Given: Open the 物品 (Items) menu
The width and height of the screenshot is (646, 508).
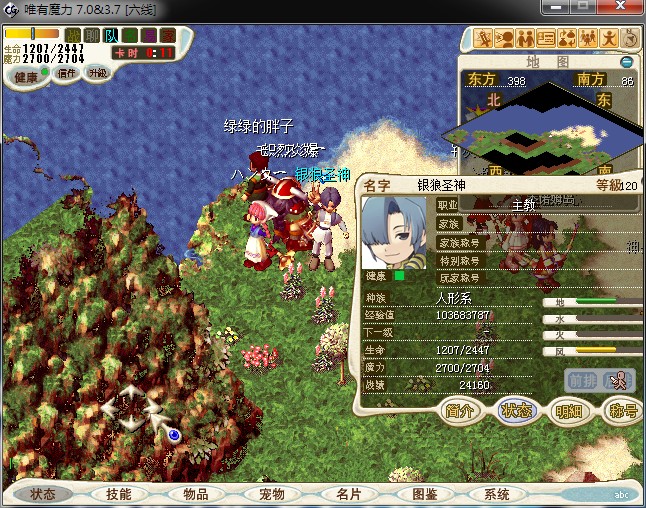Looking at the screenshot, I should click(195, 494).
